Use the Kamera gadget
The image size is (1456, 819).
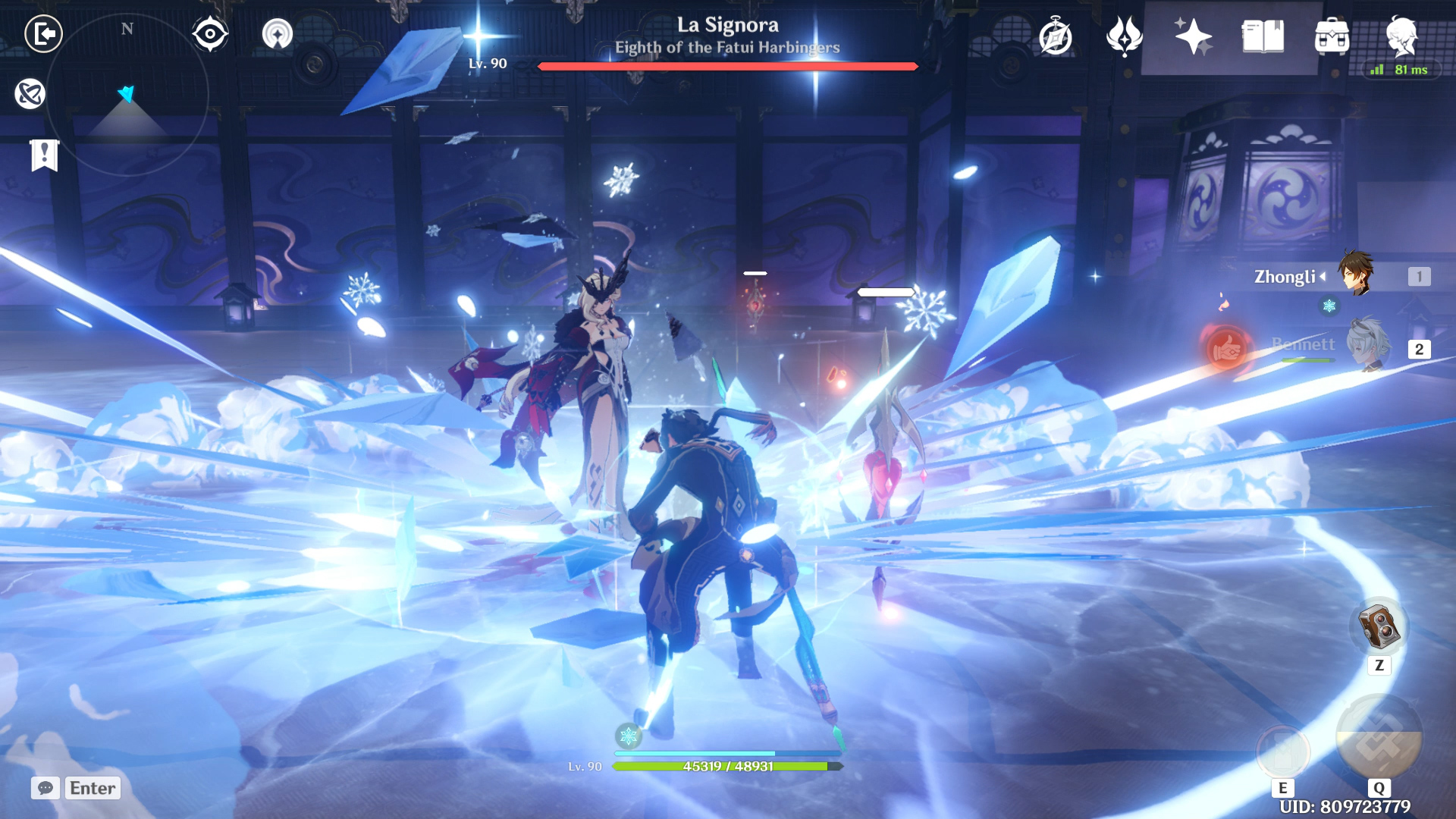(1379, 626)
